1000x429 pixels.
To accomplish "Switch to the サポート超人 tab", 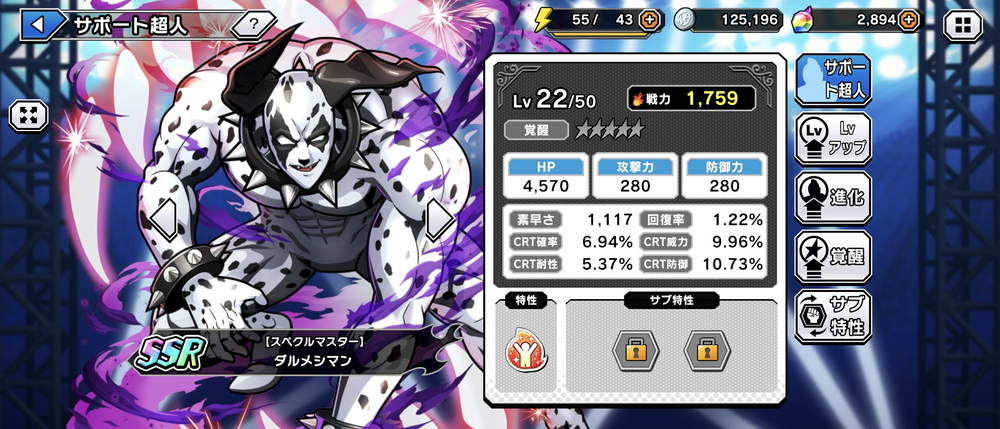I will coord(833,80).
